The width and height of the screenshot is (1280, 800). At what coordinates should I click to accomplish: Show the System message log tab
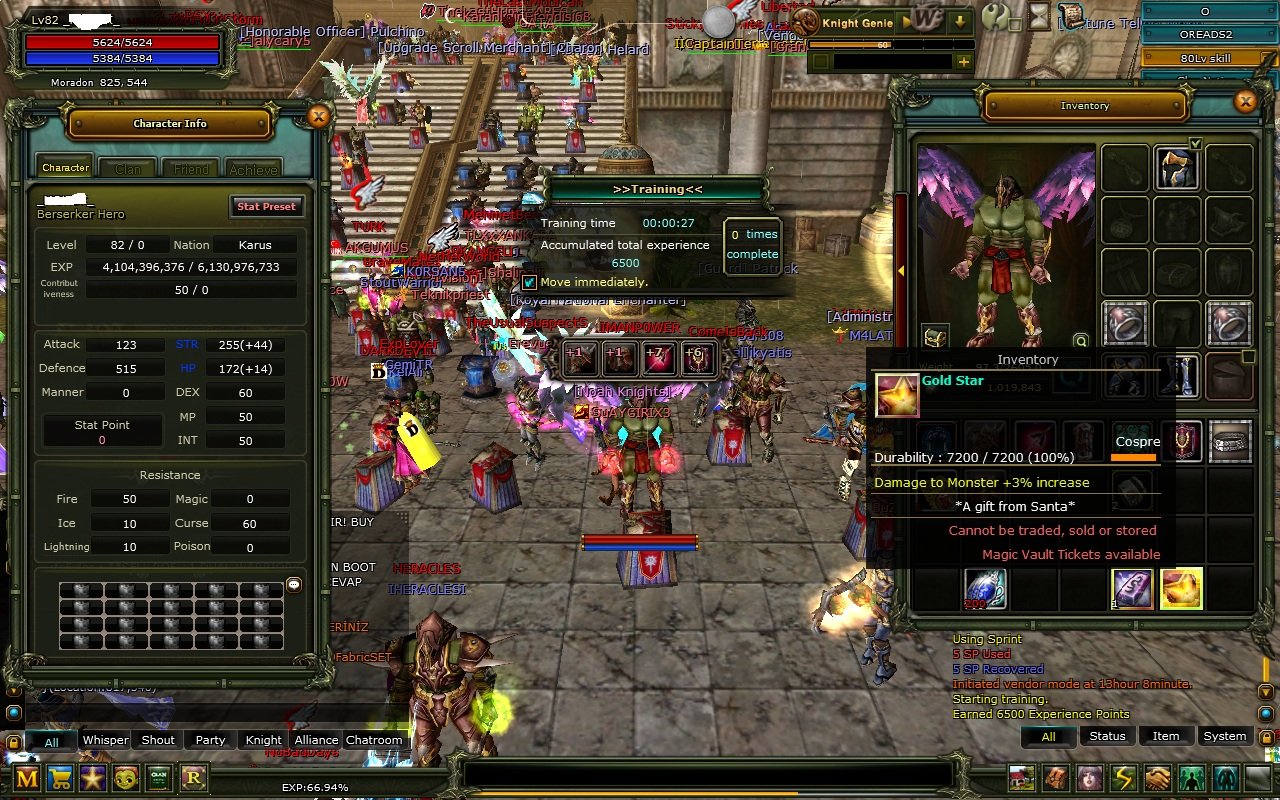click(1224, 736)
